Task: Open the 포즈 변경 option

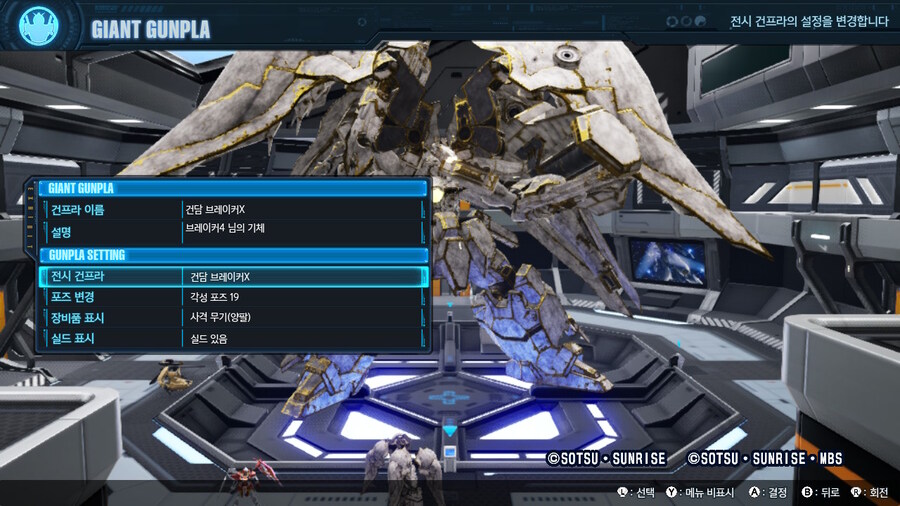Action: tap(232, 297)
